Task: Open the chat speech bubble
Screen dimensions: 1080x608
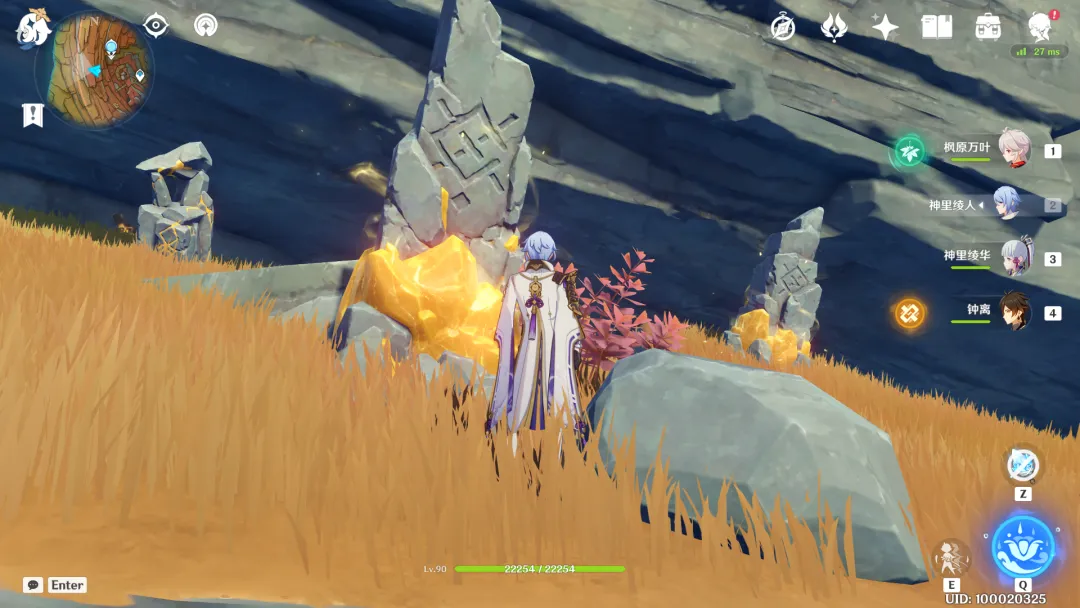Action: (33, 585)
